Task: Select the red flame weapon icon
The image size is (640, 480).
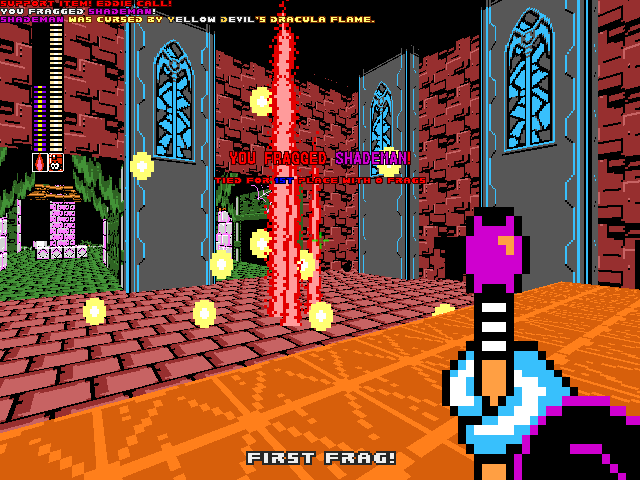Action: pos(40,161)
